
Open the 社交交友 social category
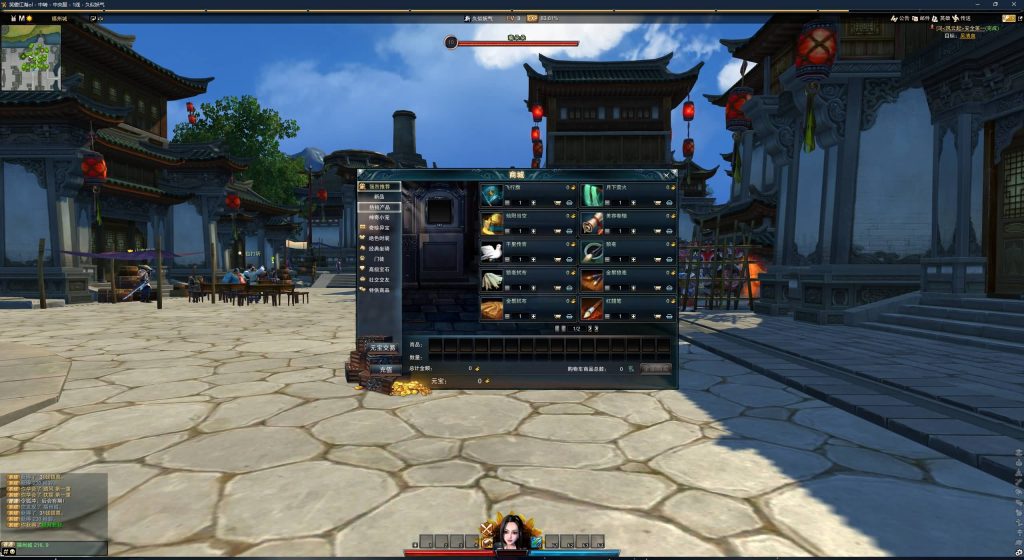[x=381, y=279]
